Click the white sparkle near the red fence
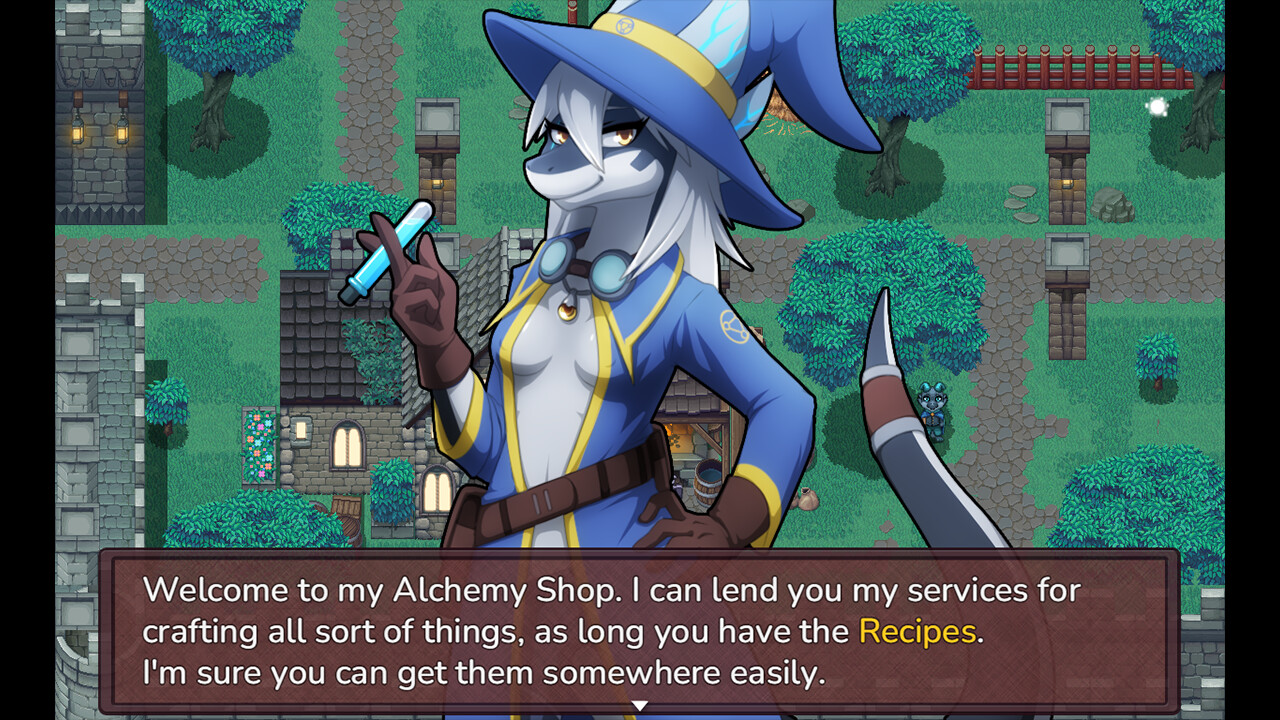 tap(1156, 107)
